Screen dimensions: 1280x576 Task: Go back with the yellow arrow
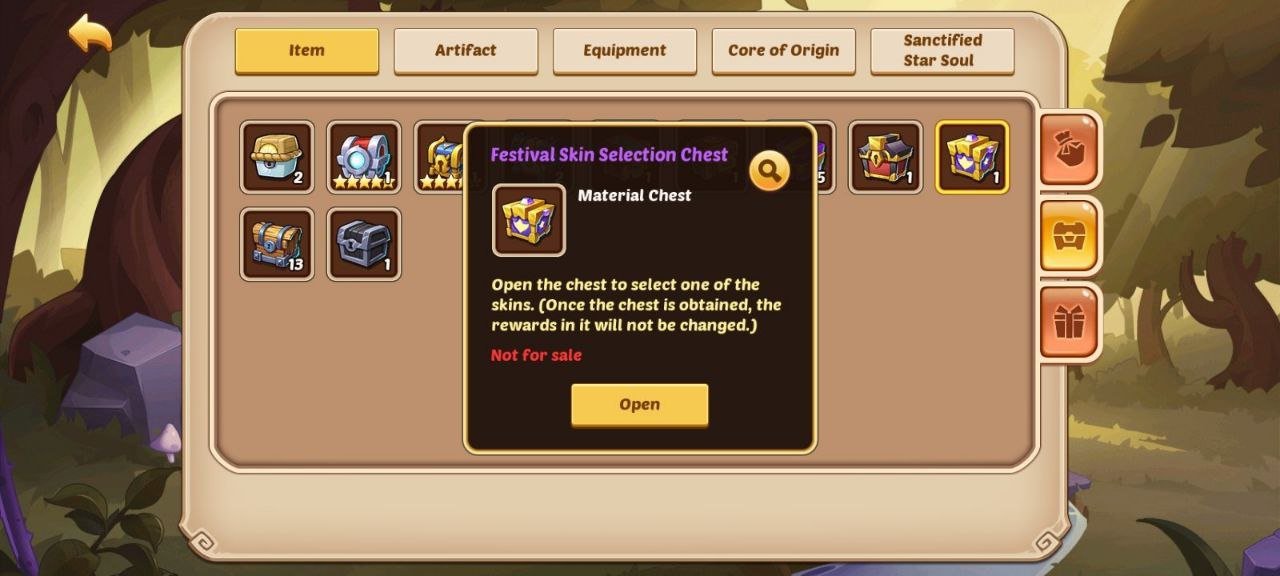pos(90,34)
